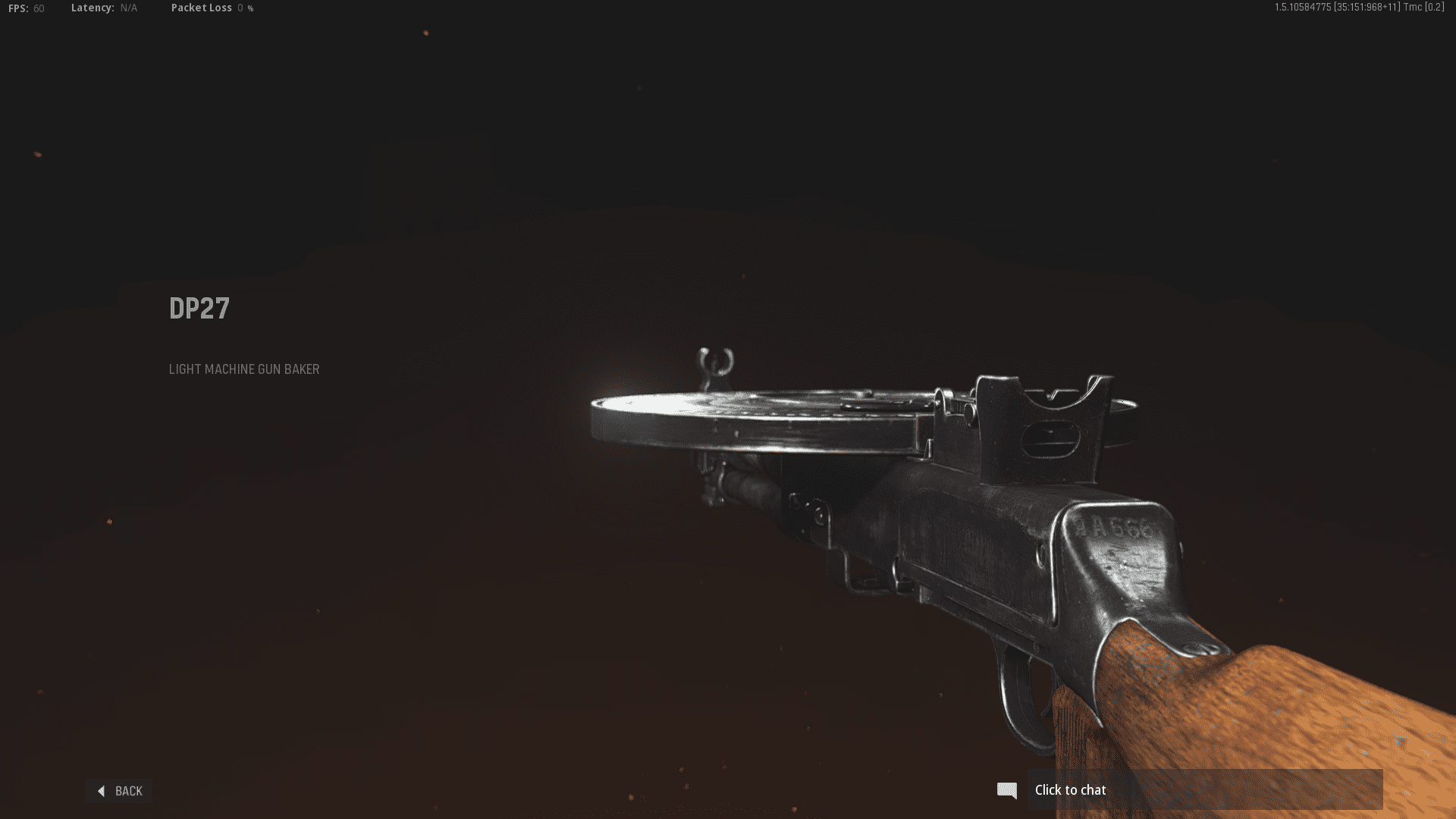Click the 0 % packet loss value
The height and width of the screenshot is (819, 1456).
tap(244, 8)
